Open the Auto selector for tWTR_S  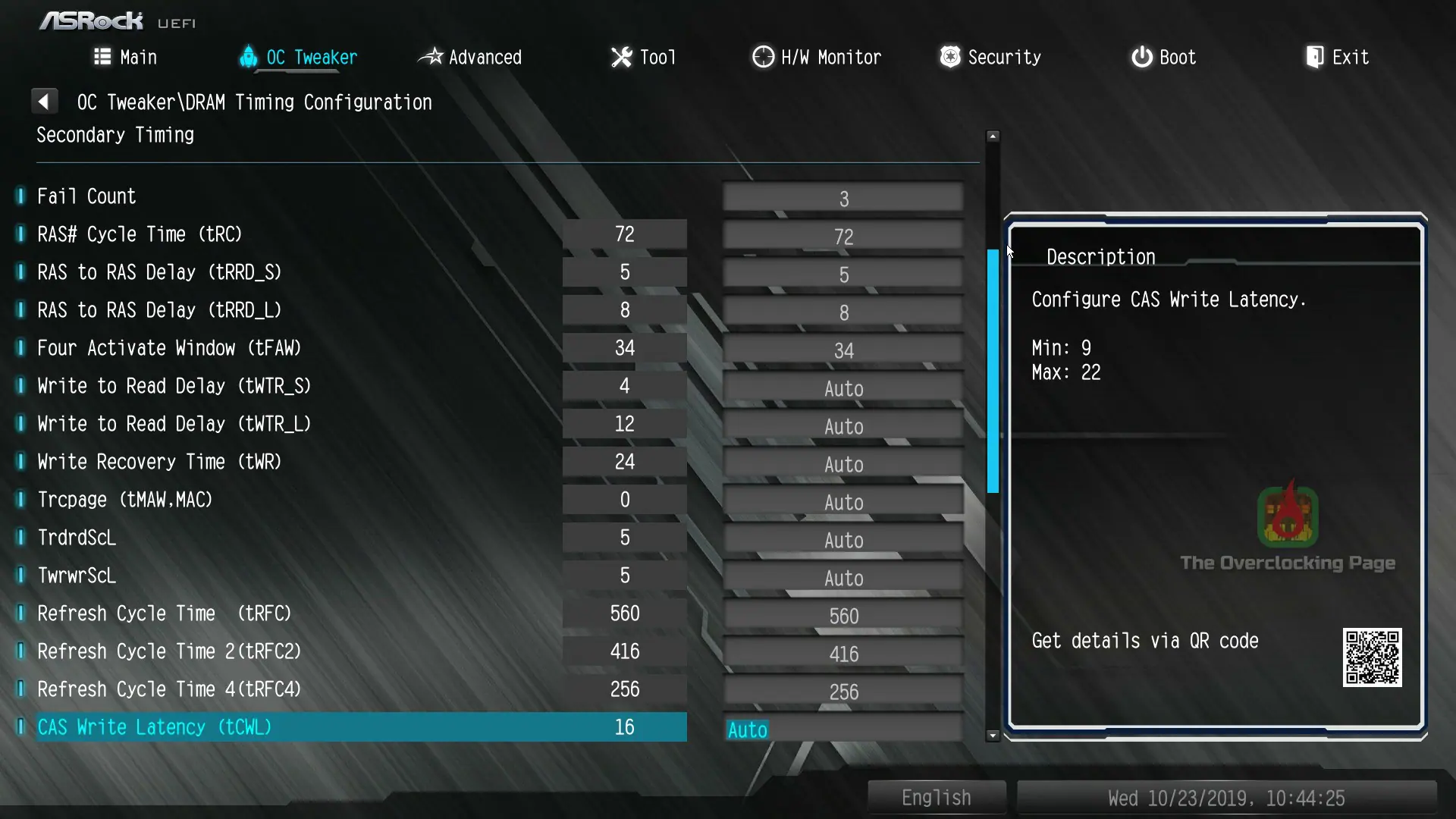coord(843,388)
